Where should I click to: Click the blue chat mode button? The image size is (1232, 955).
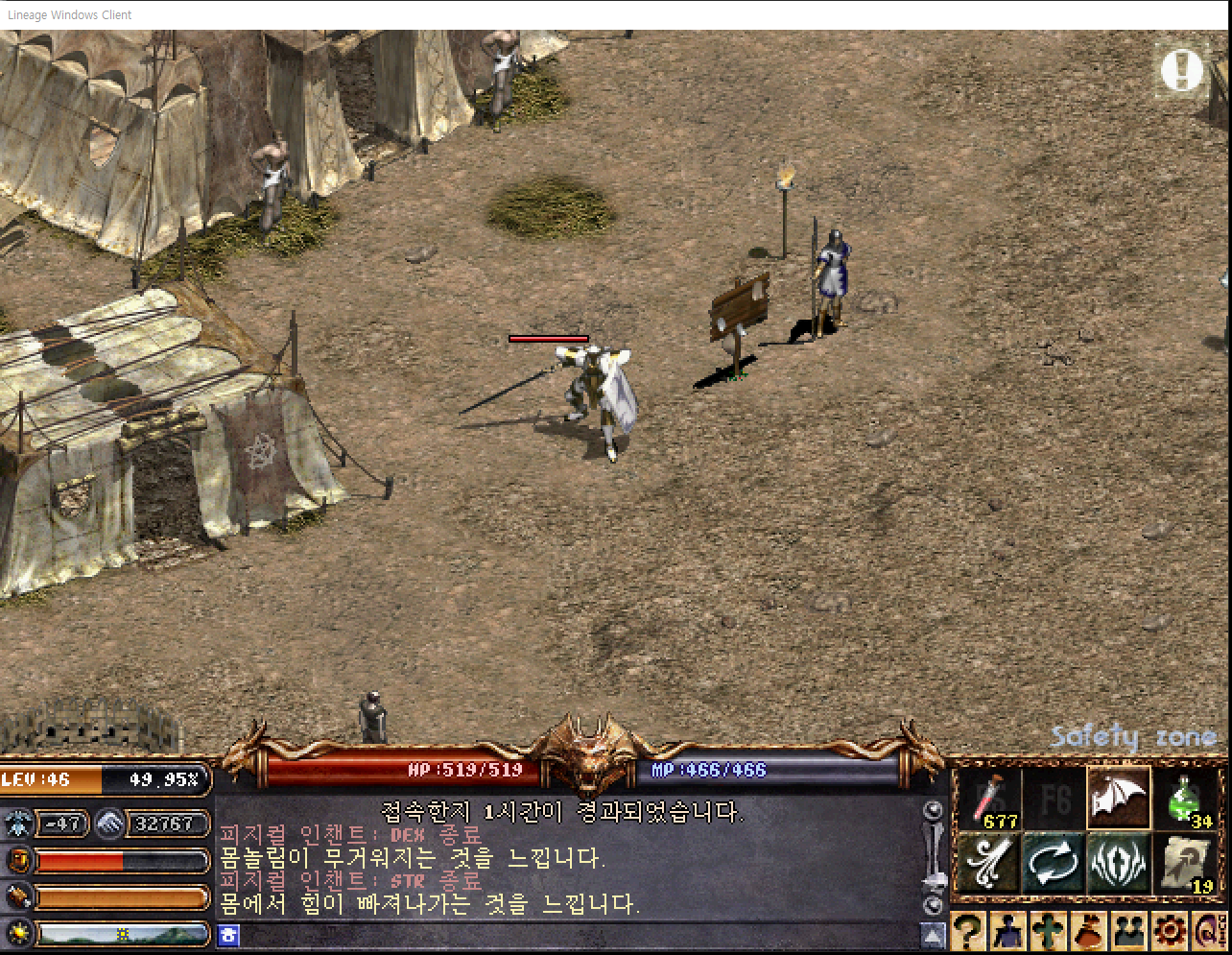click(228, 935)
